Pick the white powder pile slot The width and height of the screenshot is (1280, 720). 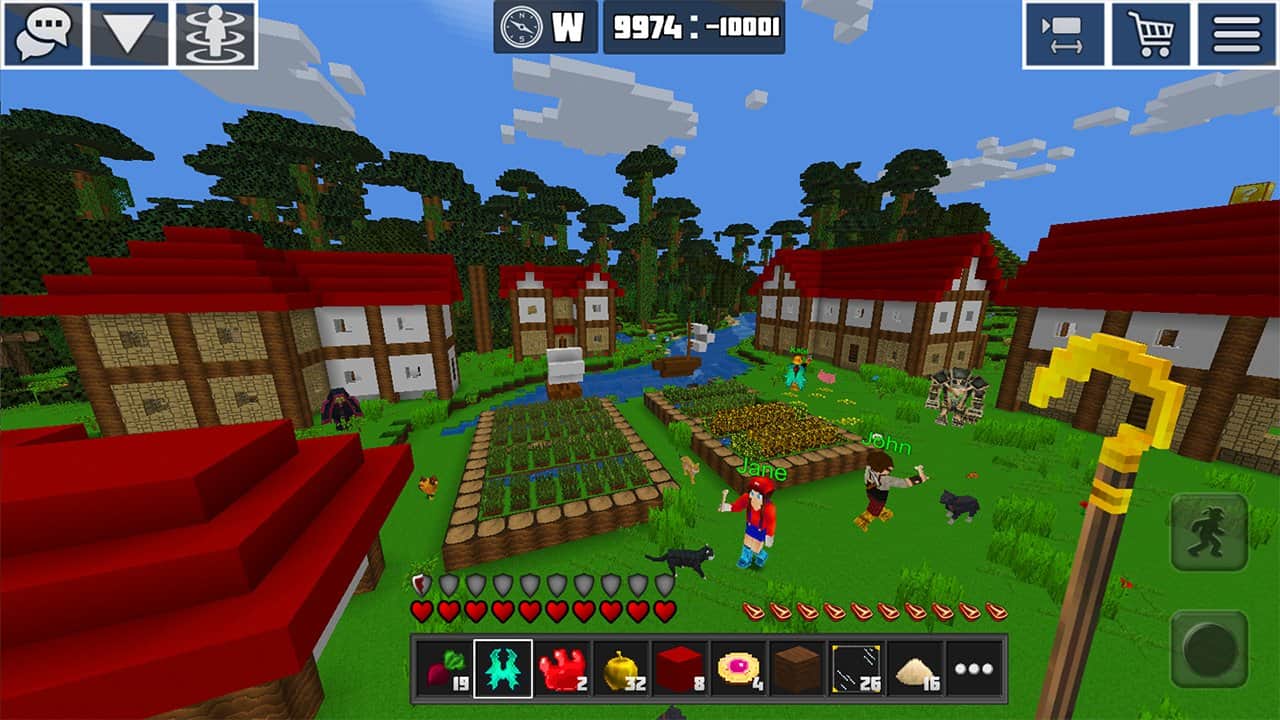[916, 668]
